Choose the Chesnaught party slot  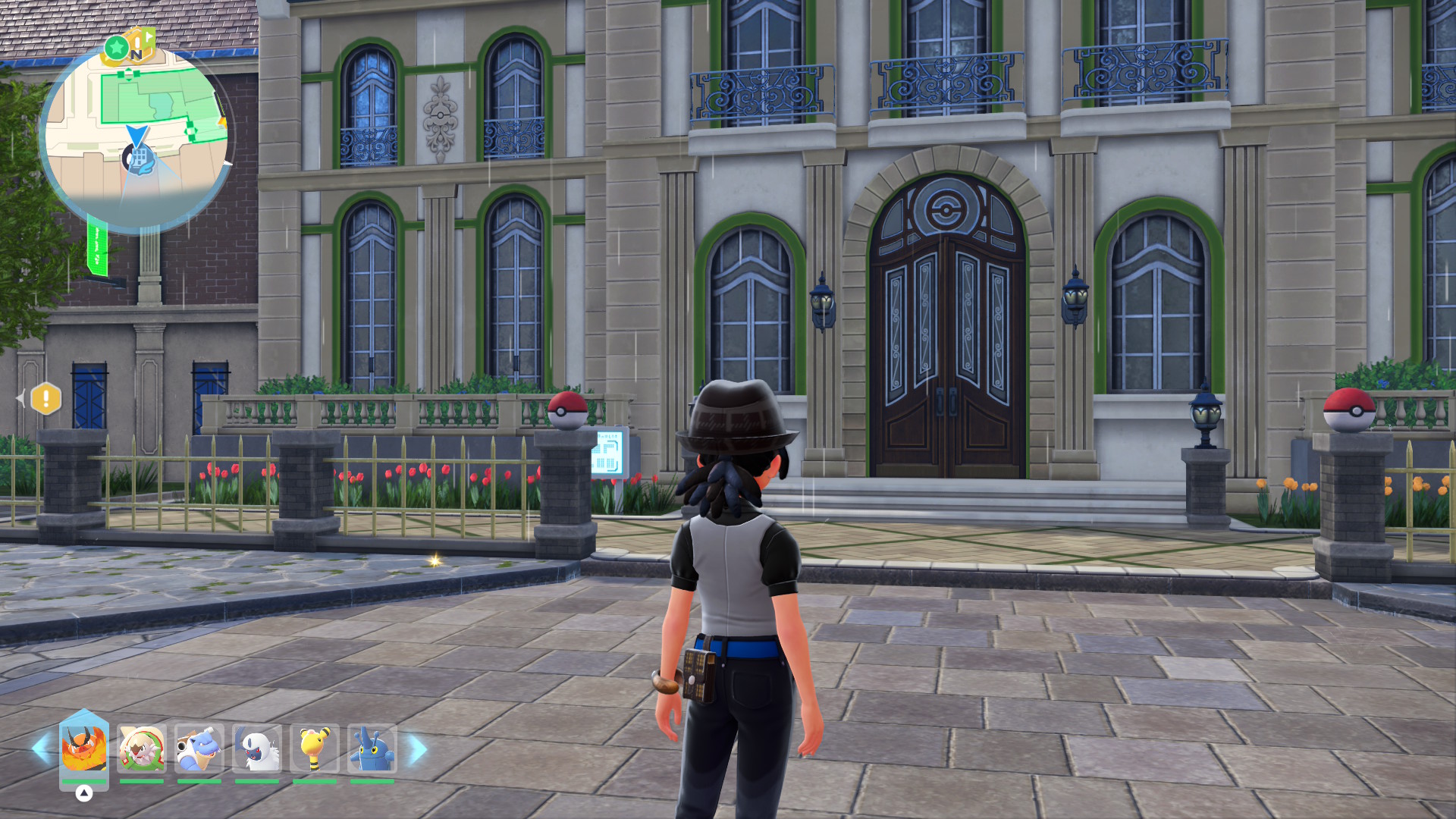click(x=142, y=748)
